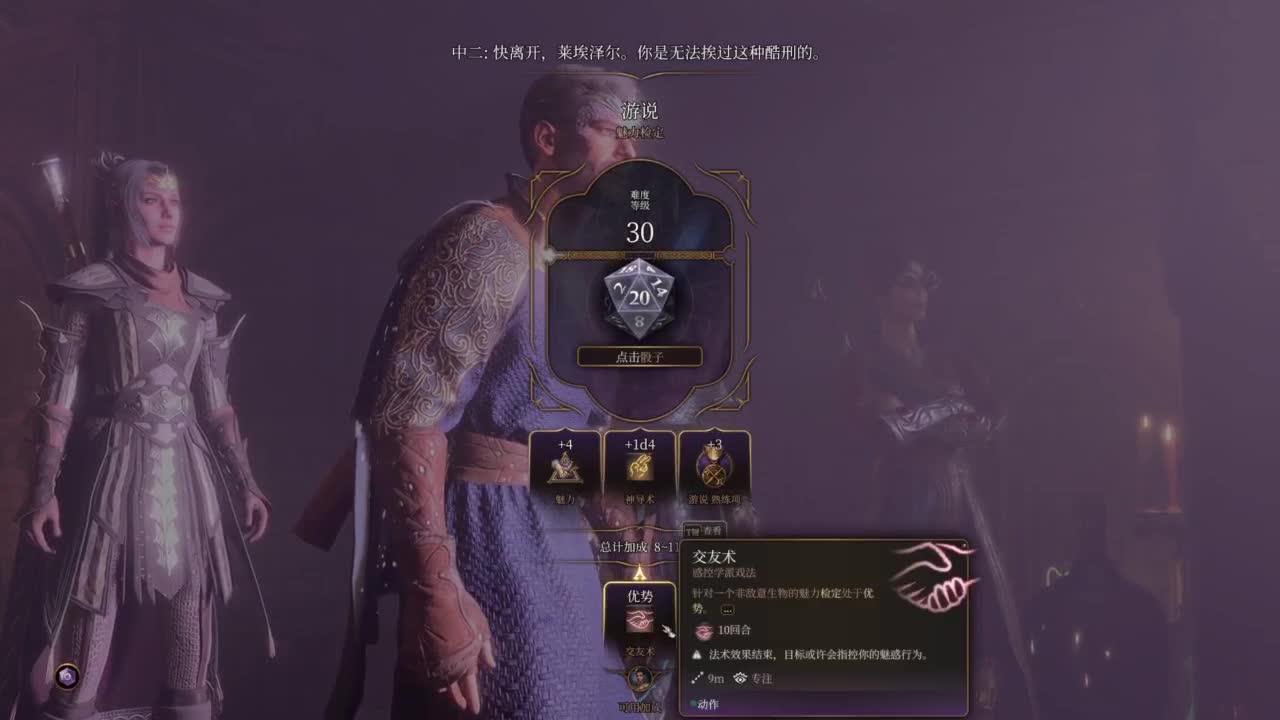Viewport: 1280px width, 720px height.
Task: Select the 游说 (Persuasion) header
Action: coord(641,111)
